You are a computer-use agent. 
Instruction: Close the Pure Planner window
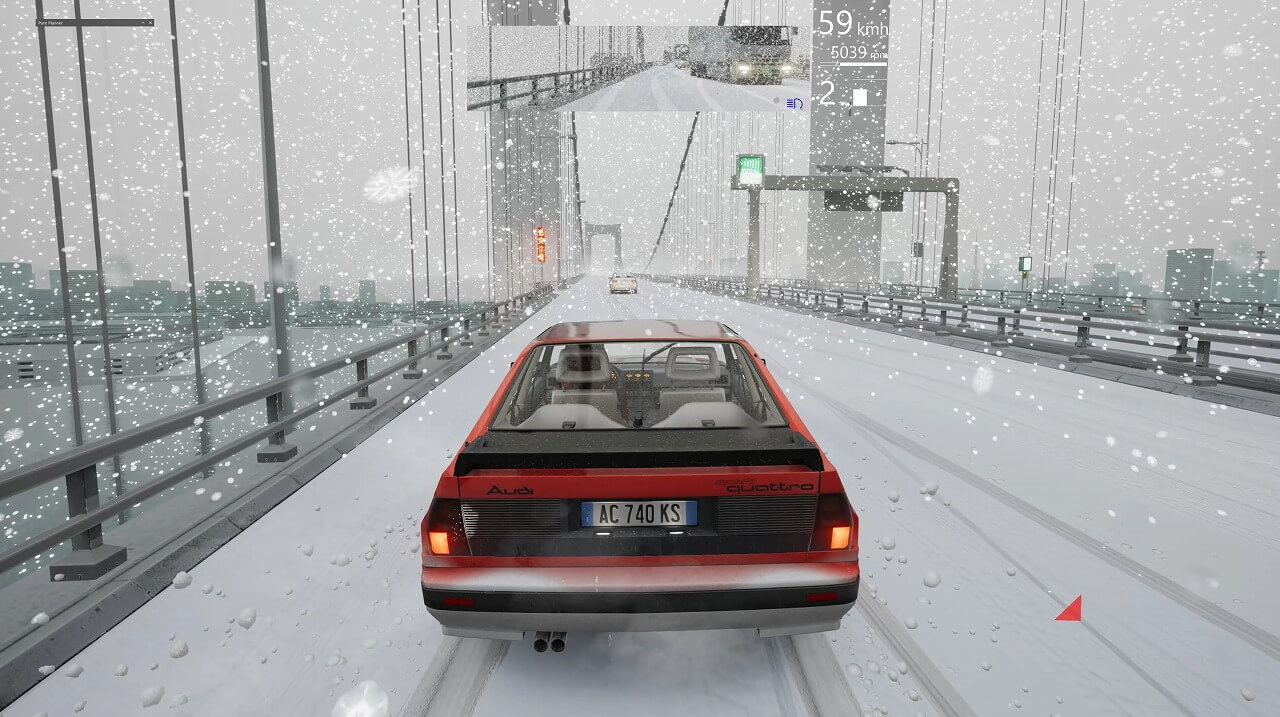(149, 22)
